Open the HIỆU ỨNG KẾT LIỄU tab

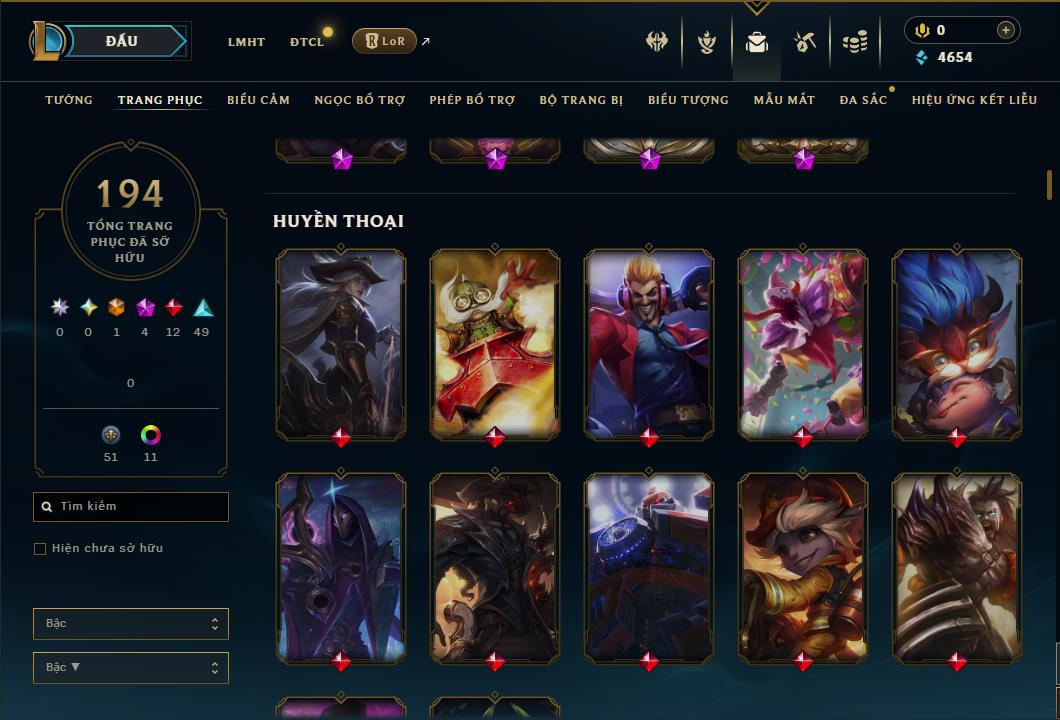point(974,100)
